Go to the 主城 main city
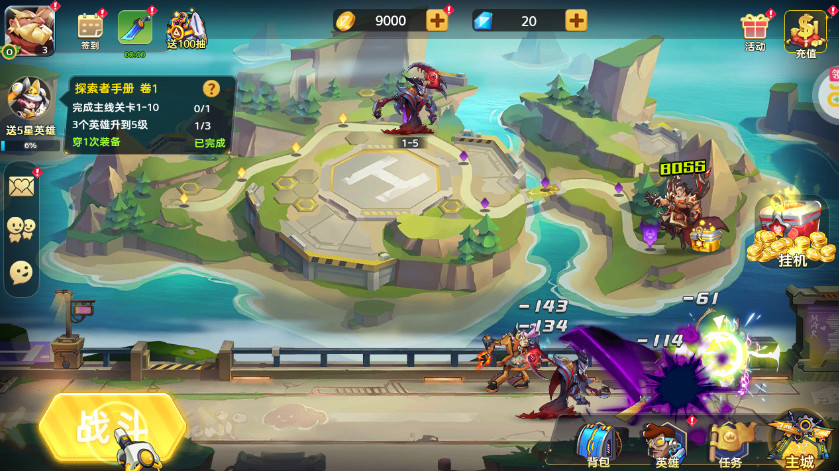Screen dimensions: 839x471 click(x=800, y=438)
